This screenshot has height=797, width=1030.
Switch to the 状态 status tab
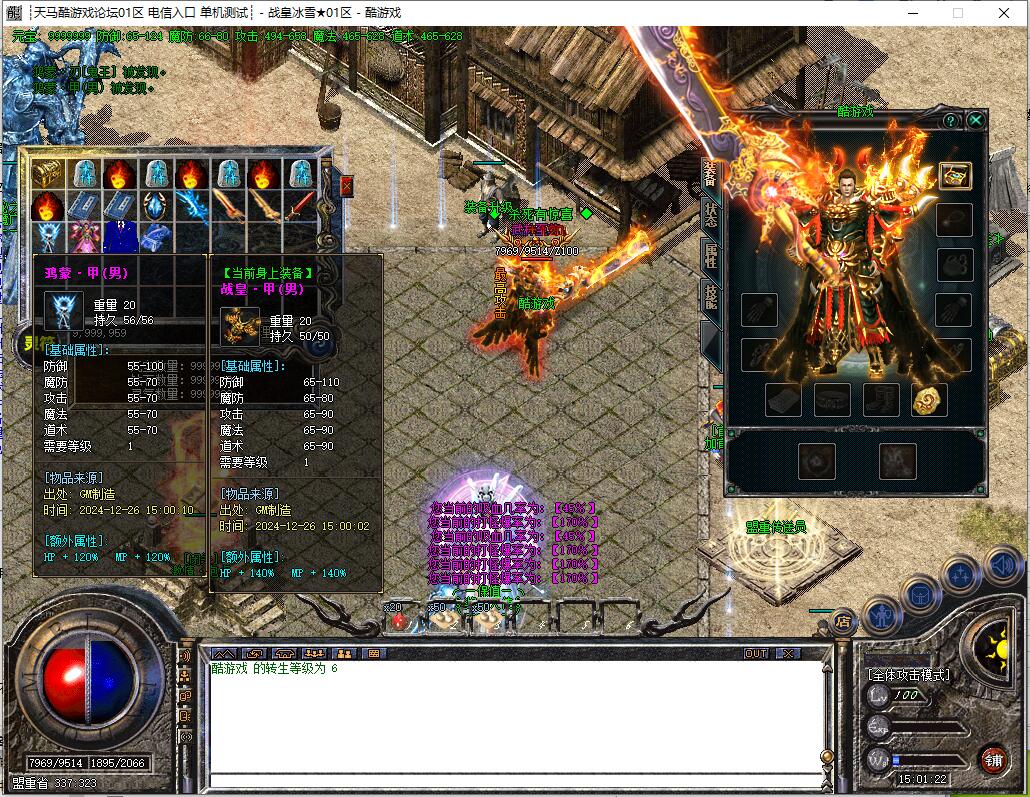click(710, 214)
